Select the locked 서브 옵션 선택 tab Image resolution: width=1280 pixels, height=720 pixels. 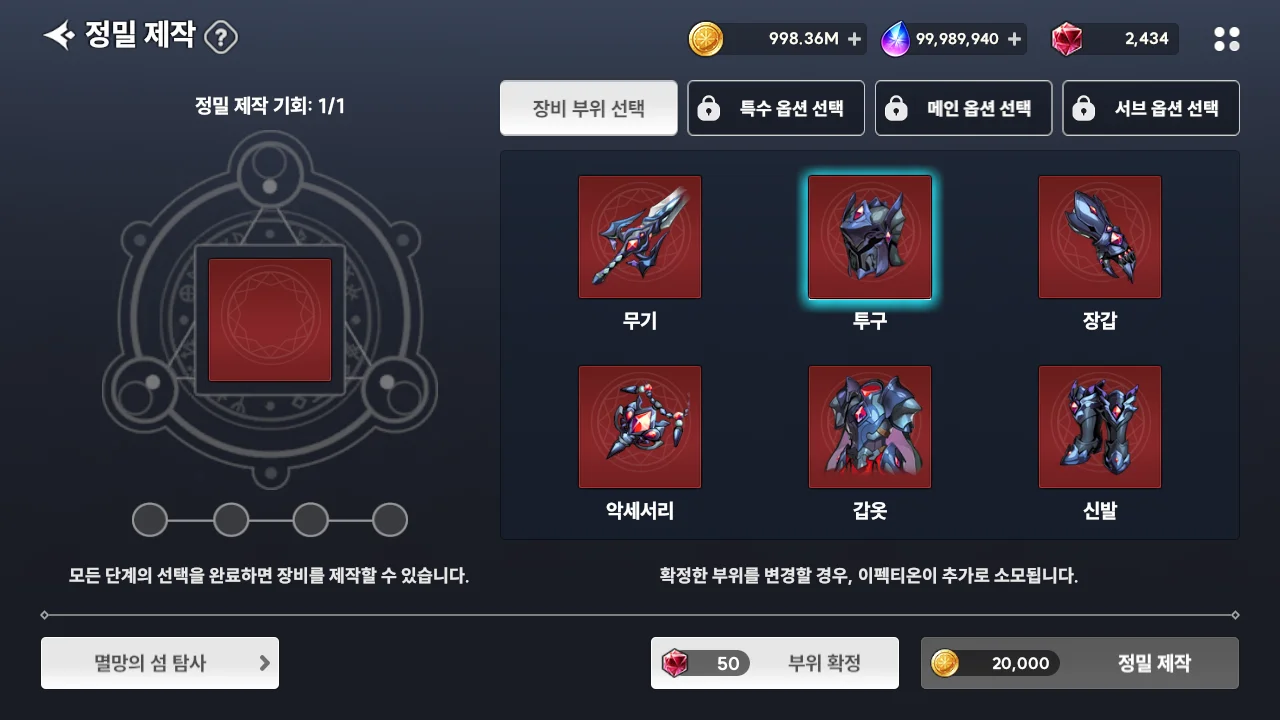click(1150, 108)
